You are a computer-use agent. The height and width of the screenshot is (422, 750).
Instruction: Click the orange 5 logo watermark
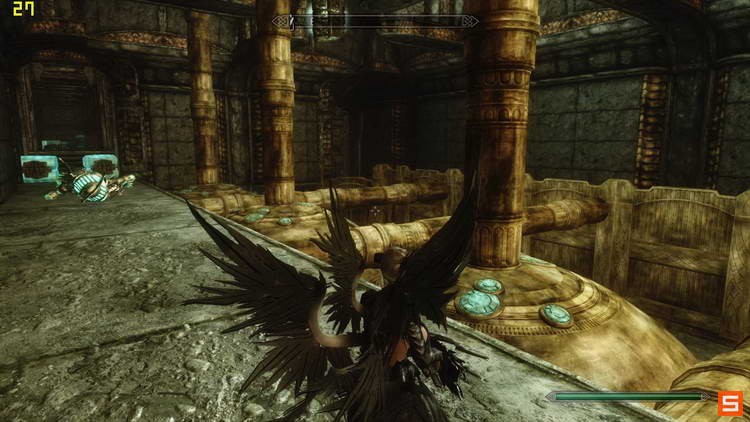[730, 402]
